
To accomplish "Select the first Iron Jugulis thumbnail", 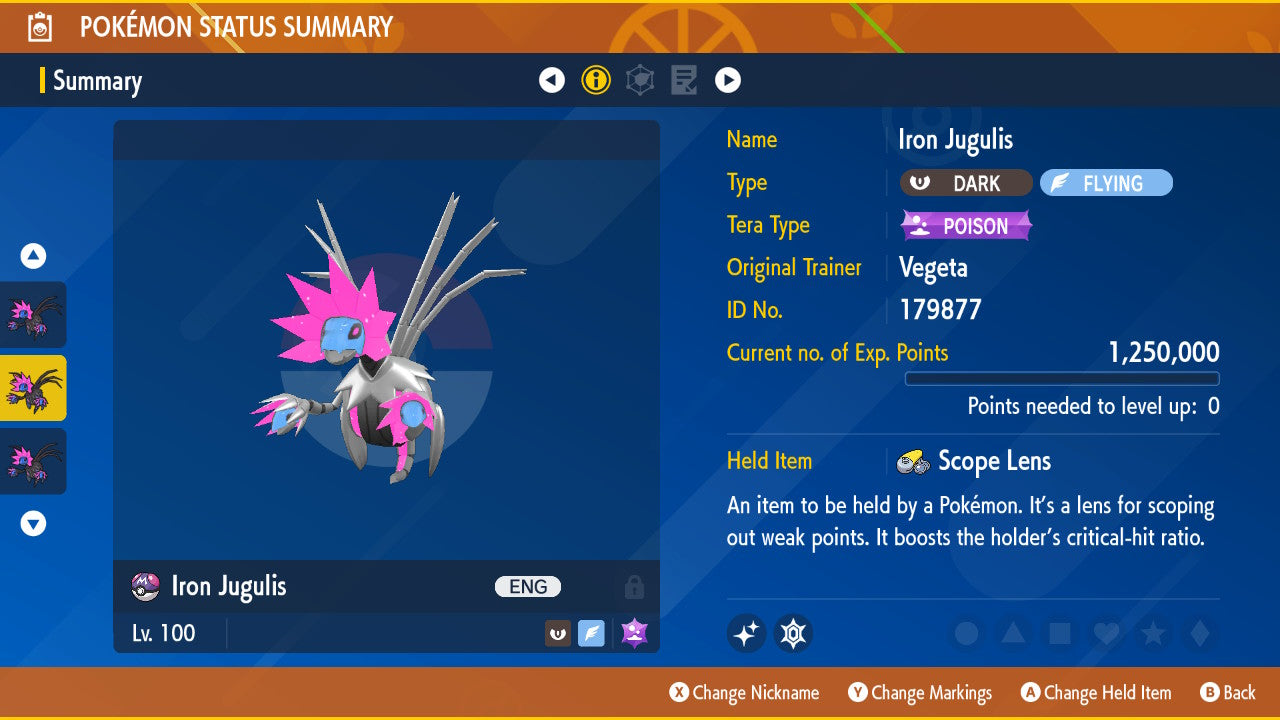I will click(x=34, y=314).
